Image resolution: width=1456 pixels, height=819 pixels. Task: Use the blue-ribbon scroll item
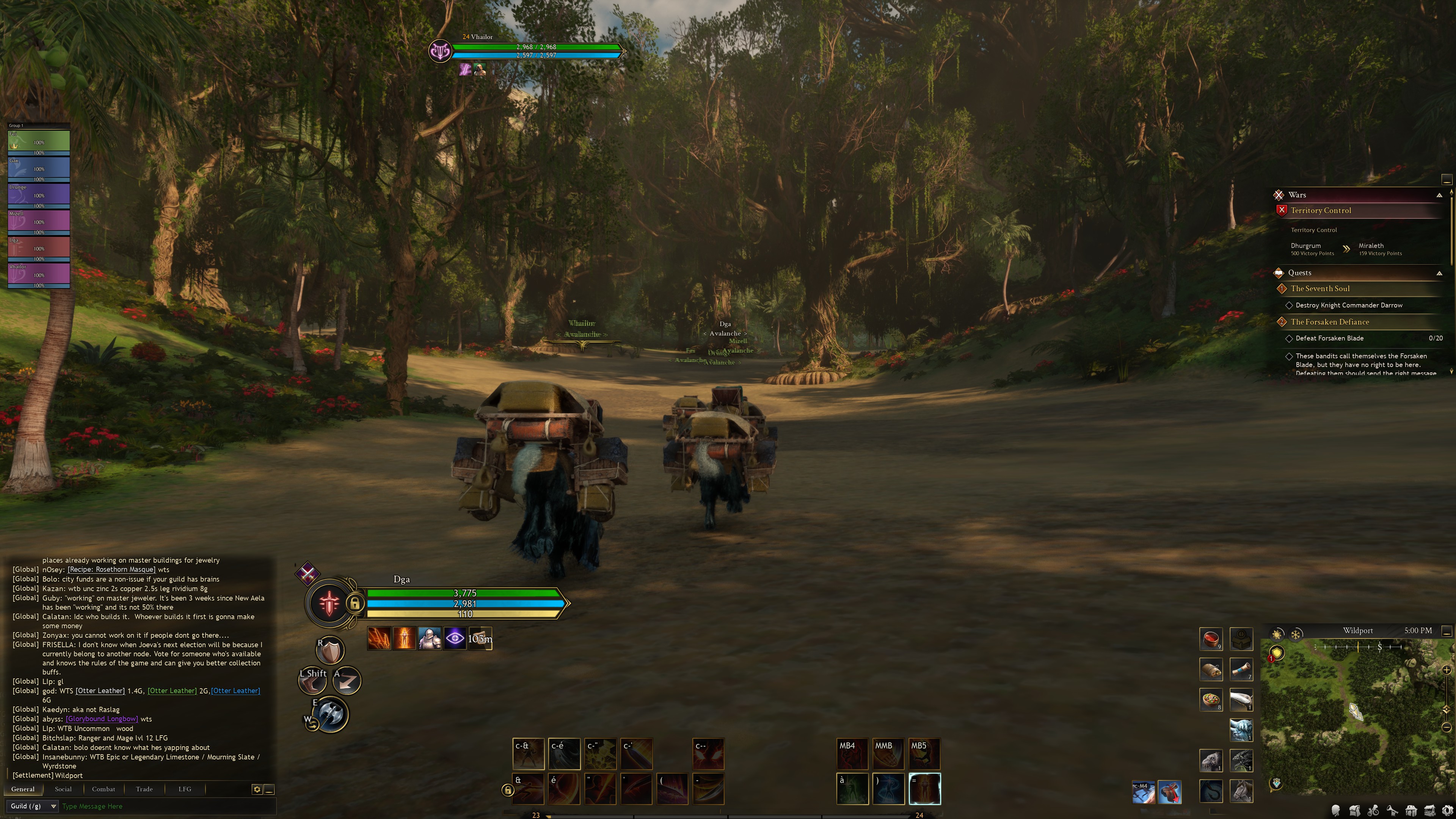1241,669
